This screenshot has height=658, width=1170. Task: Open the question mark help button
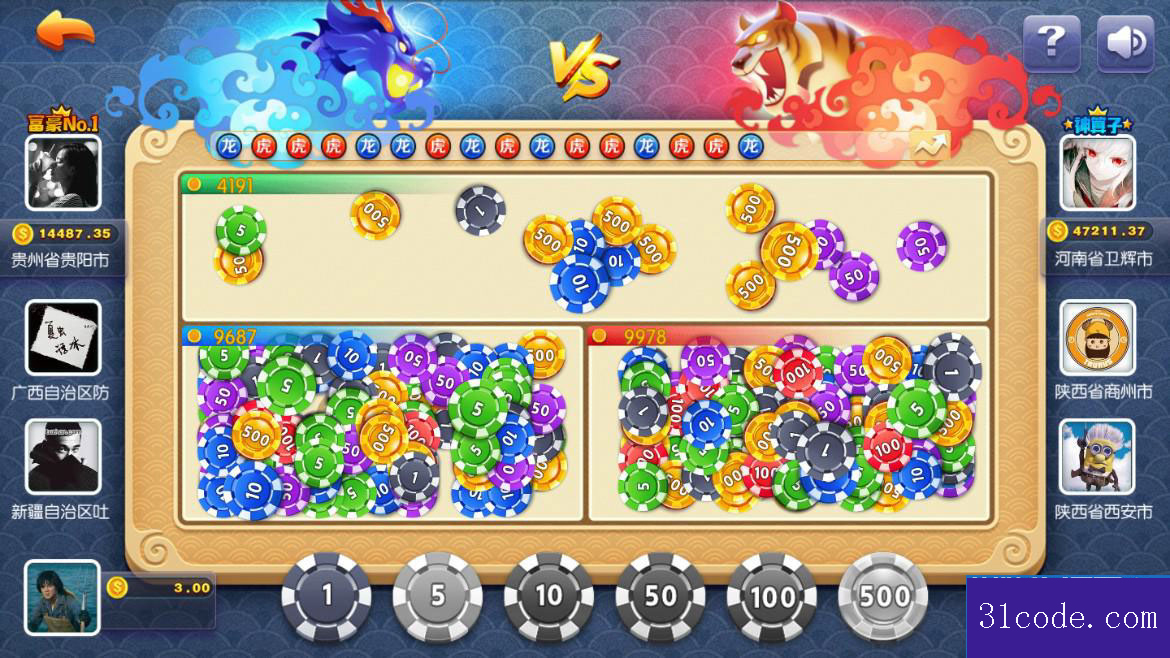click(1051, 43)
